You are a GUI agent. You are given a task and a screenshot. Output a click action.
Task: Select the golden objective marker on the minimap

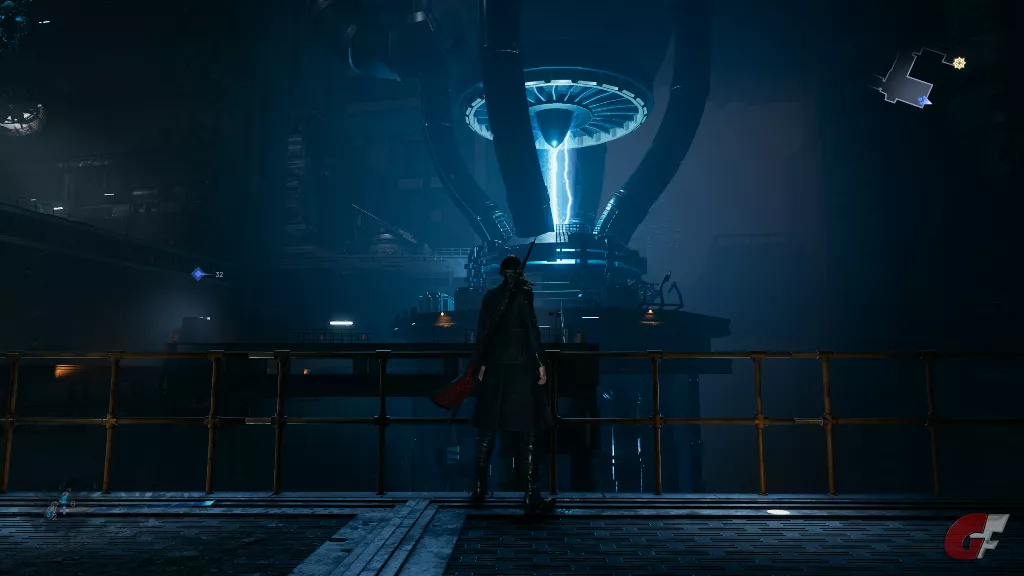click(x=959, y=63)
